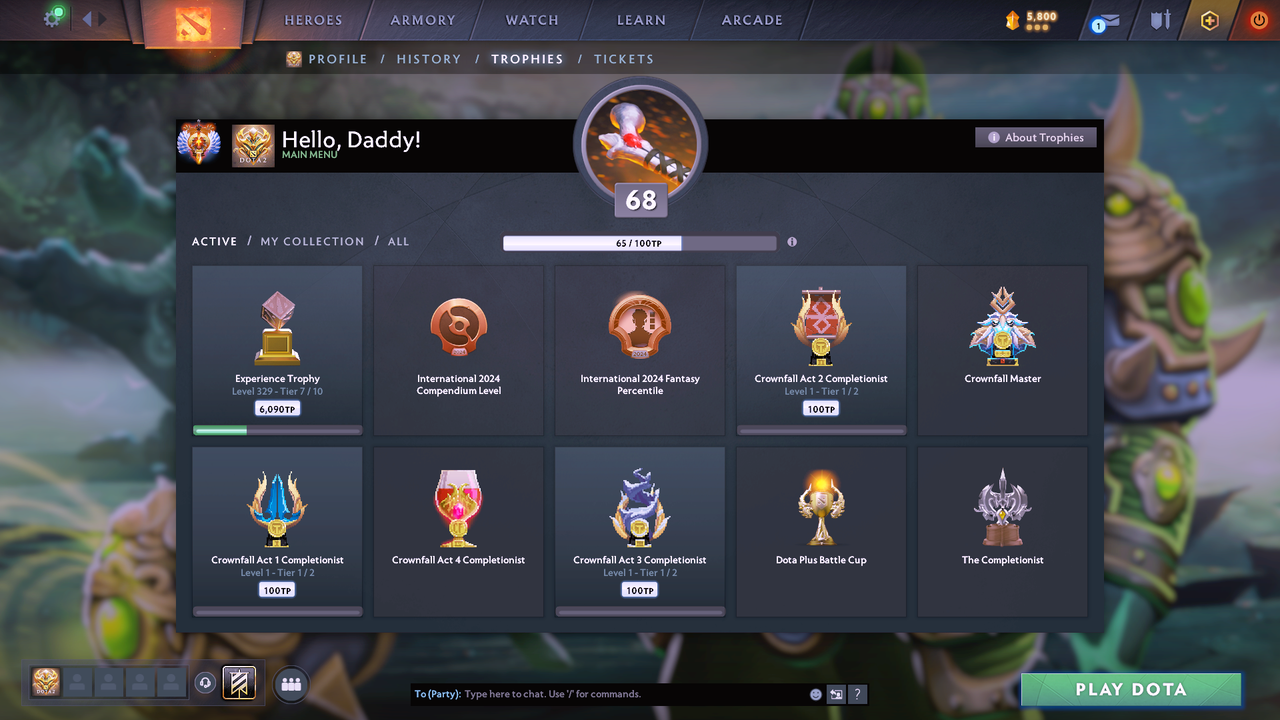Toggle the party voice chat headphone icon

click(207, 683)
